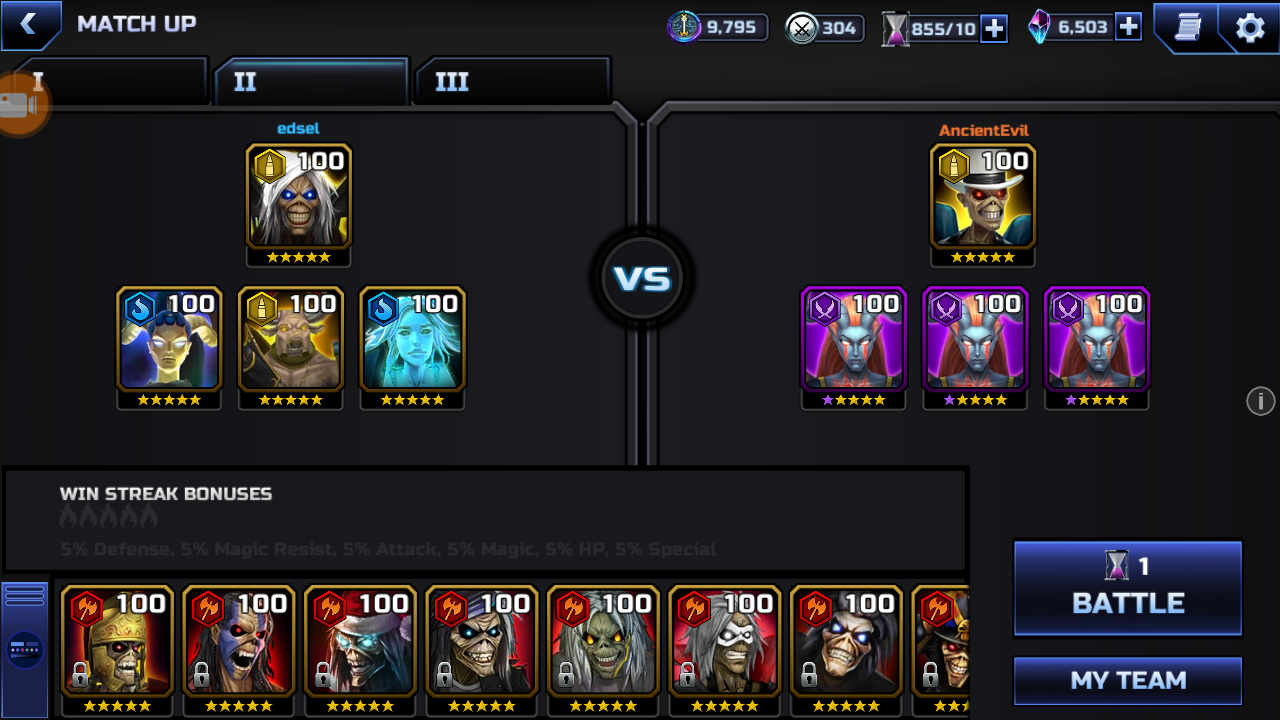1280x720 pixels.
Task: Add more hourglass energy with plus
Action: pyautogui.click(x=994, y=28)
